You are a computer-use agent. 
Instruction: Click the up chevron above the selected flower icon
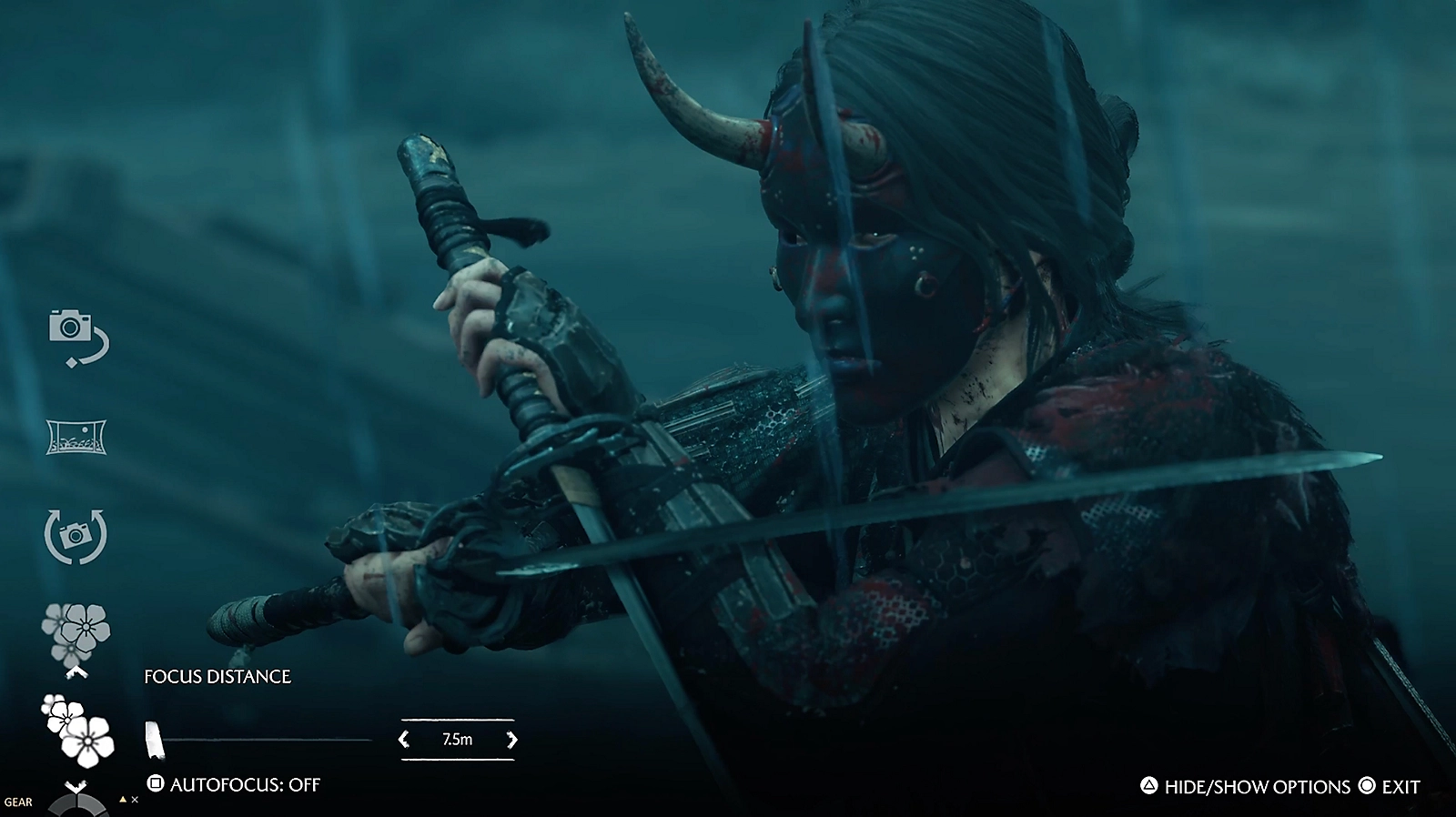coord(77,672)
